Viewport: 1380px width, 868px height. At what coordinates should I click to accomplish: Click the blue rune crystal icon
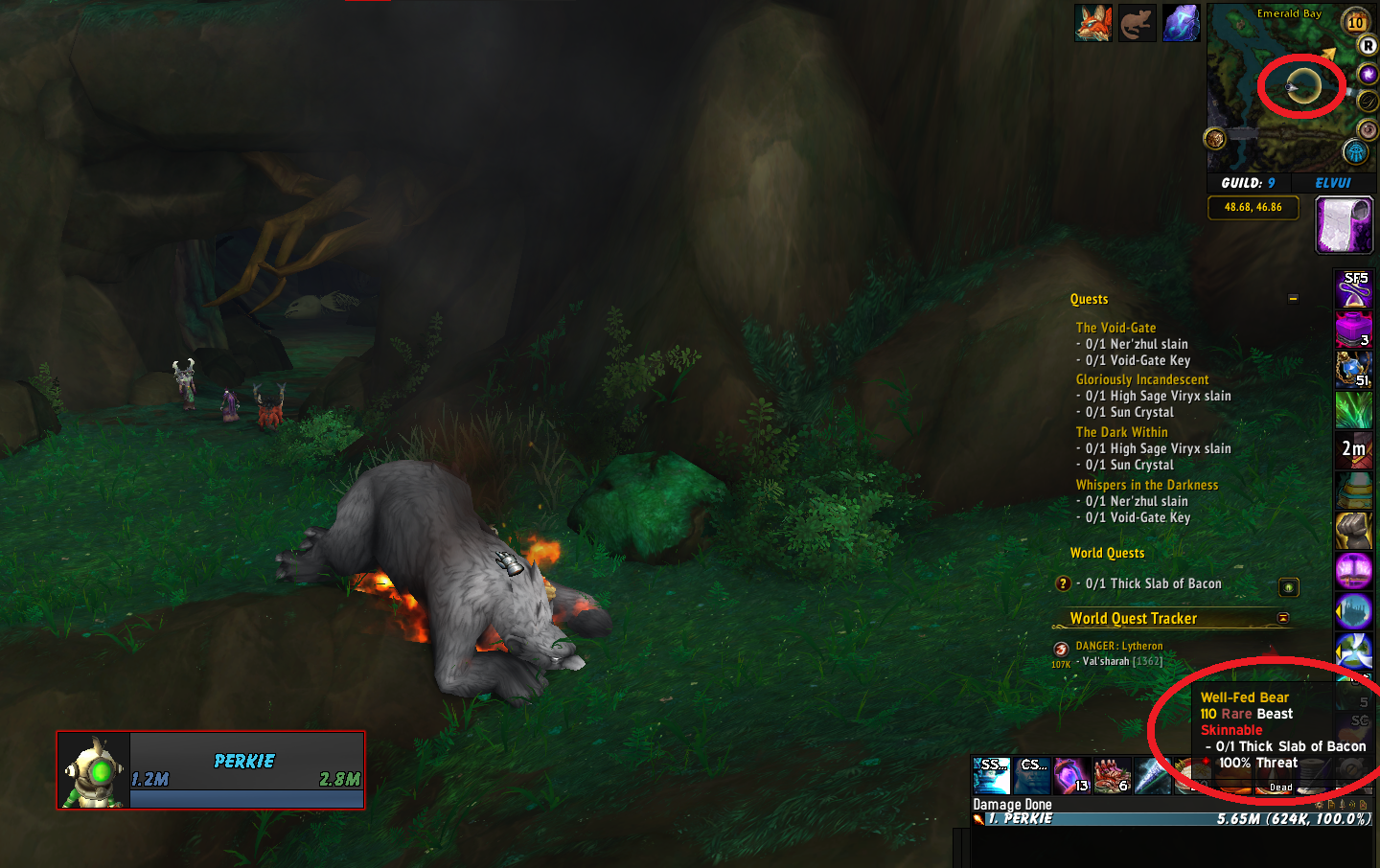pyautogui.click(x=1181, y=23)
